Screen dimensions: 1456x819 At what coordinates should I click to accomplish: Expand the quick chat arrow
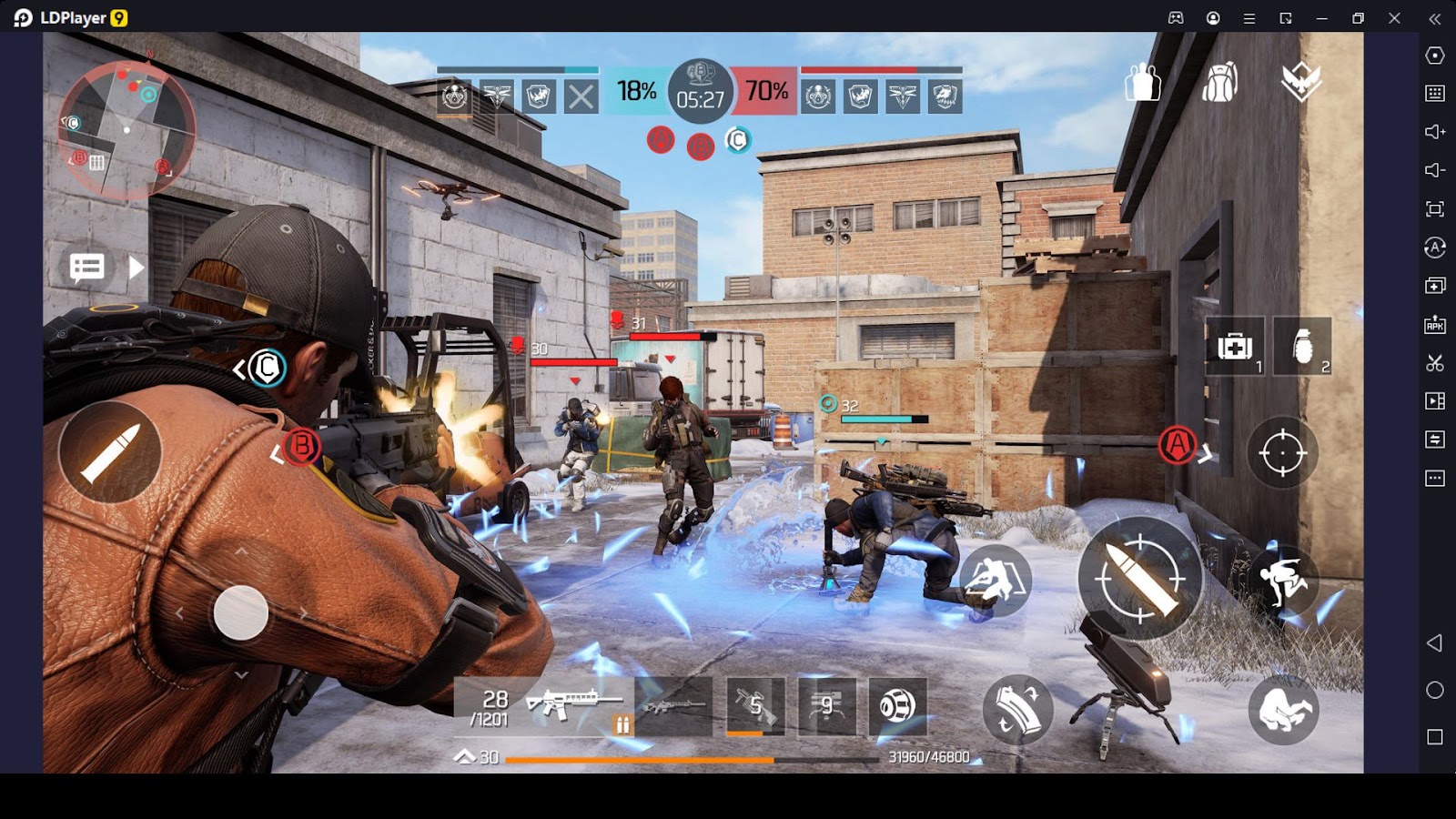click(x=136, y=268)
